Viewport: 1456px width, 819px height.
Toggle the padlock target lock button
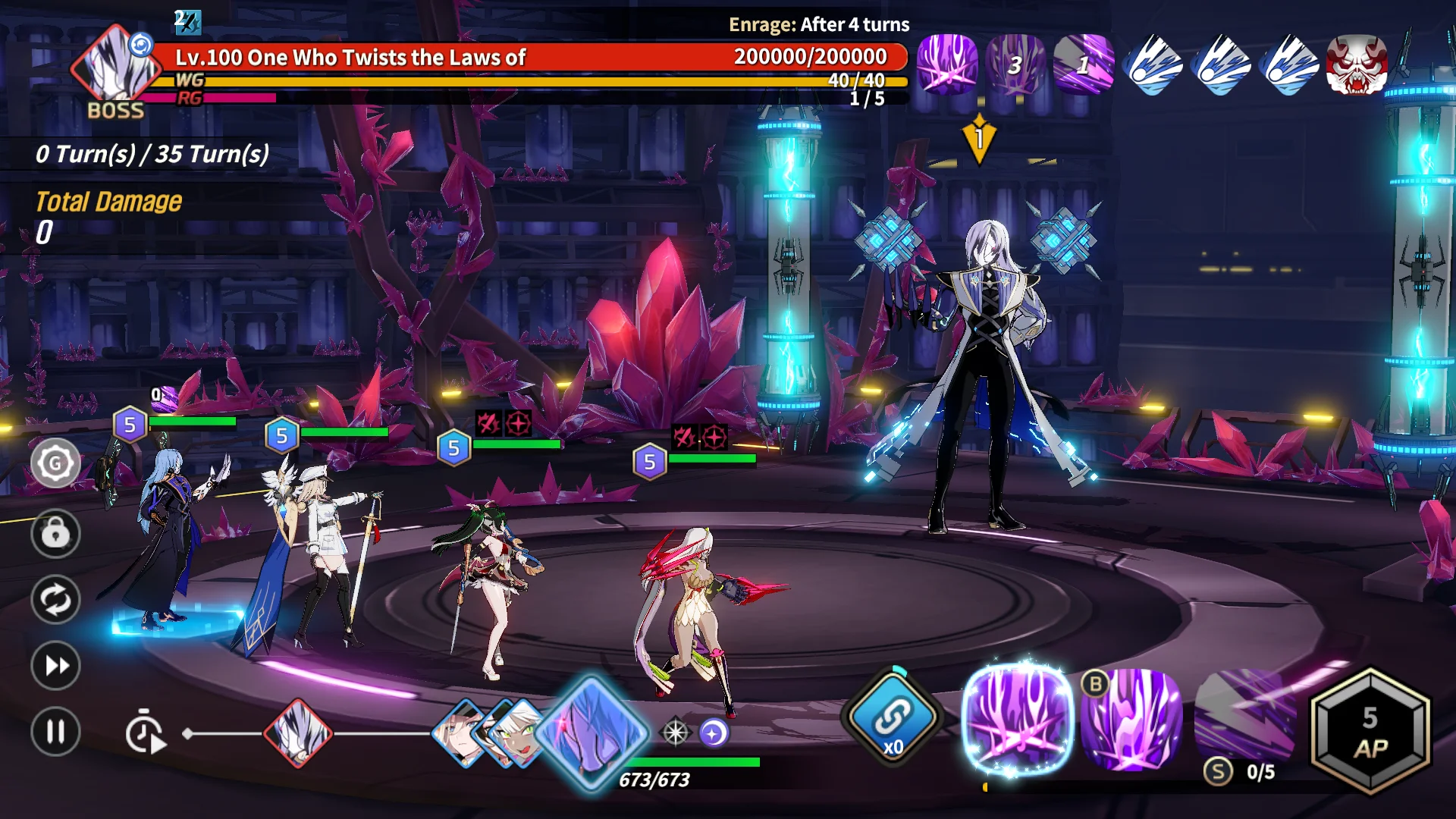(55, 533)
